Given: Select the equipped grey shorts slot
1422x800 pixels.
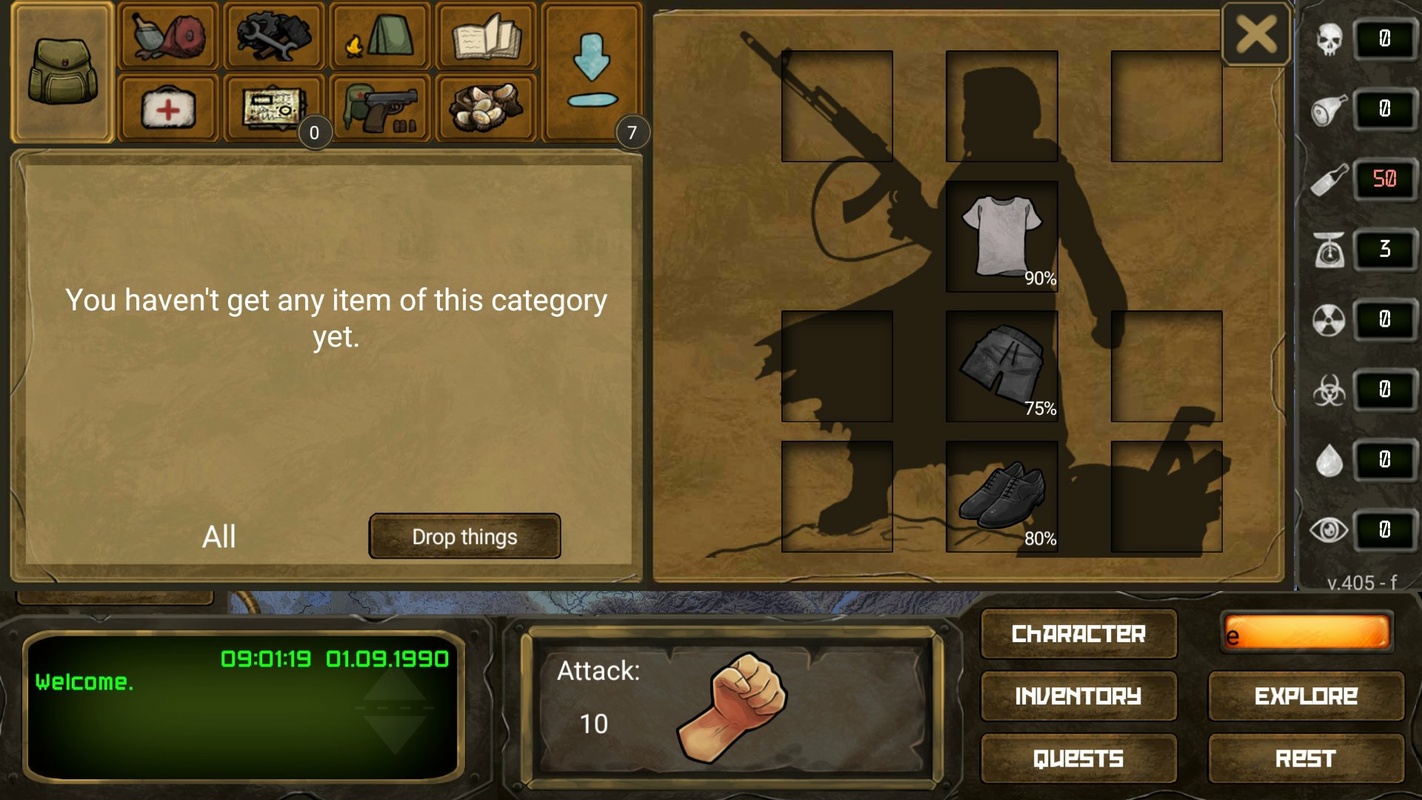Looking at the screenshot, I should coord(1002,366).
